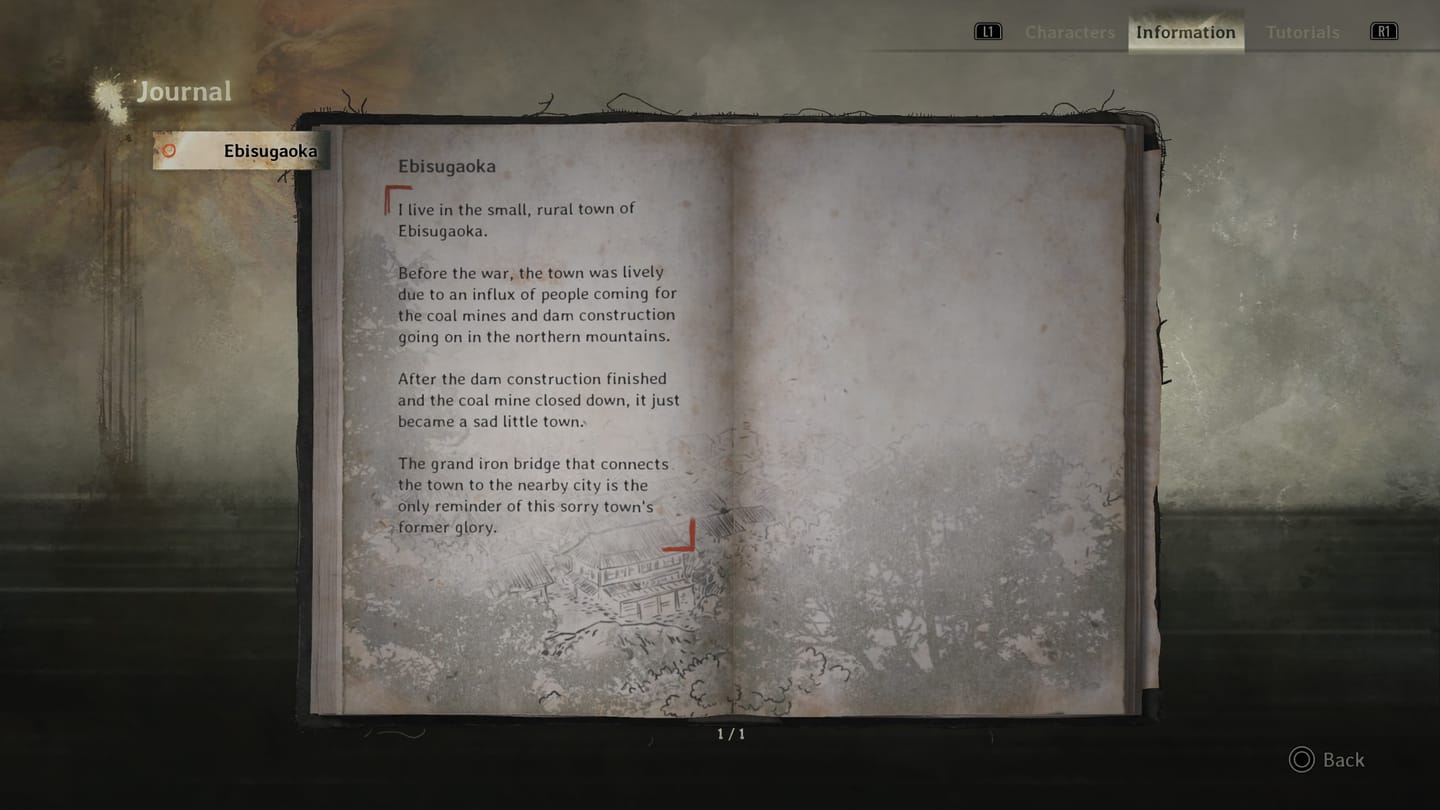Select the orange marker beside Ebisugaoka entry
Screen dimensions: 1440x810
tap(168, 150)
